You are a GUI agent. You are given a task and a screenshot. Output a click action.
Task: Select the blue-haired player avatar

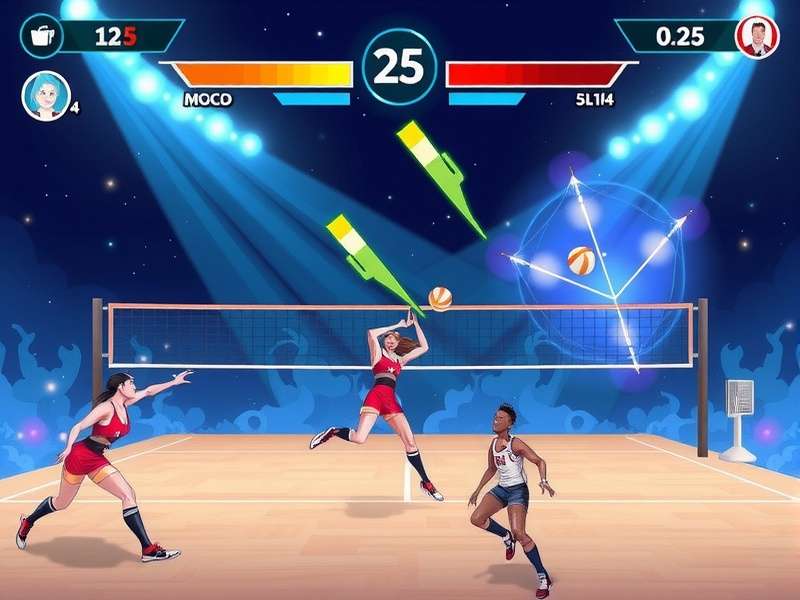[x=45, y=95]
